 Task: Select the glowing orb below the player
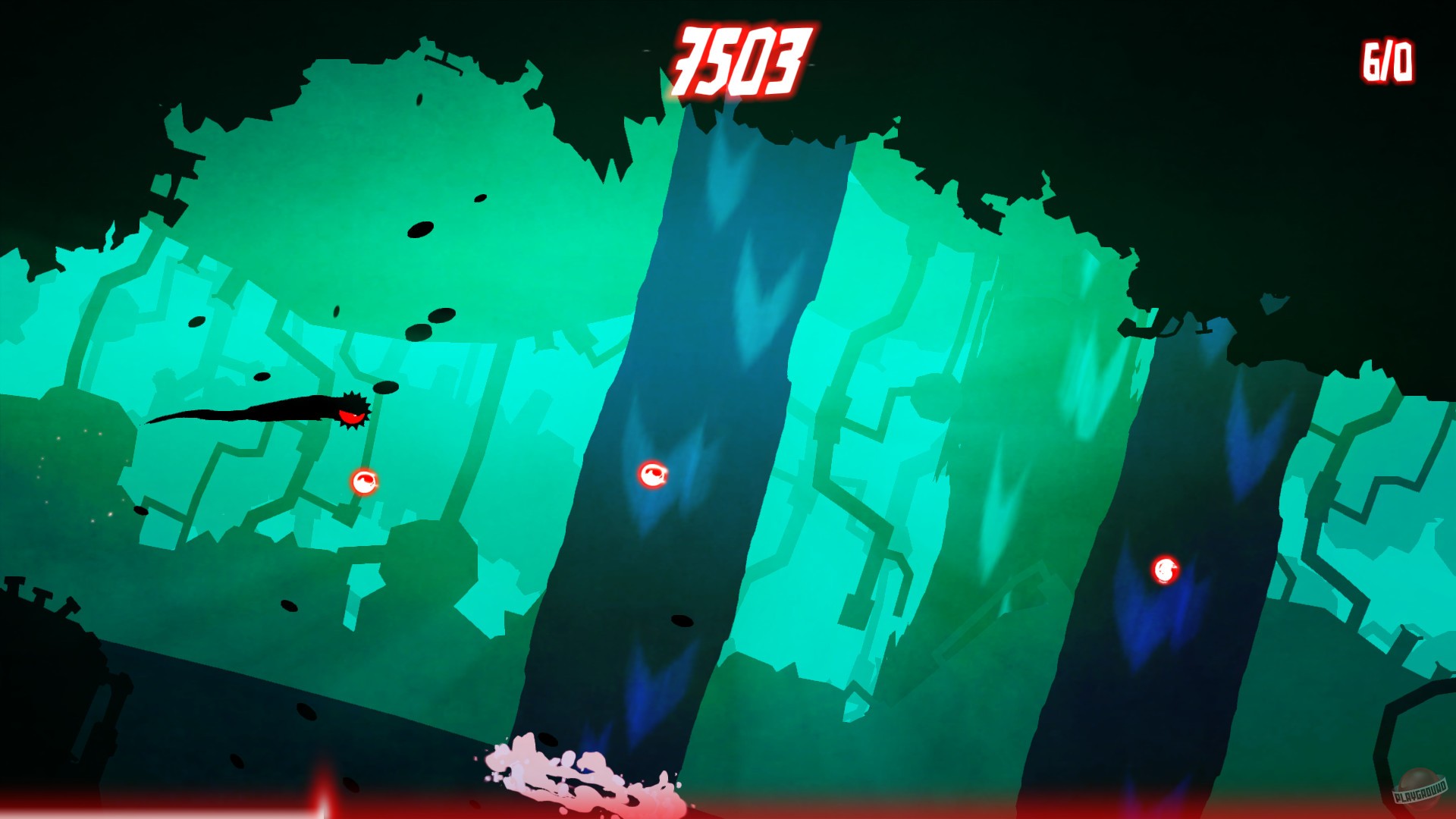click(x=364, y=483)
